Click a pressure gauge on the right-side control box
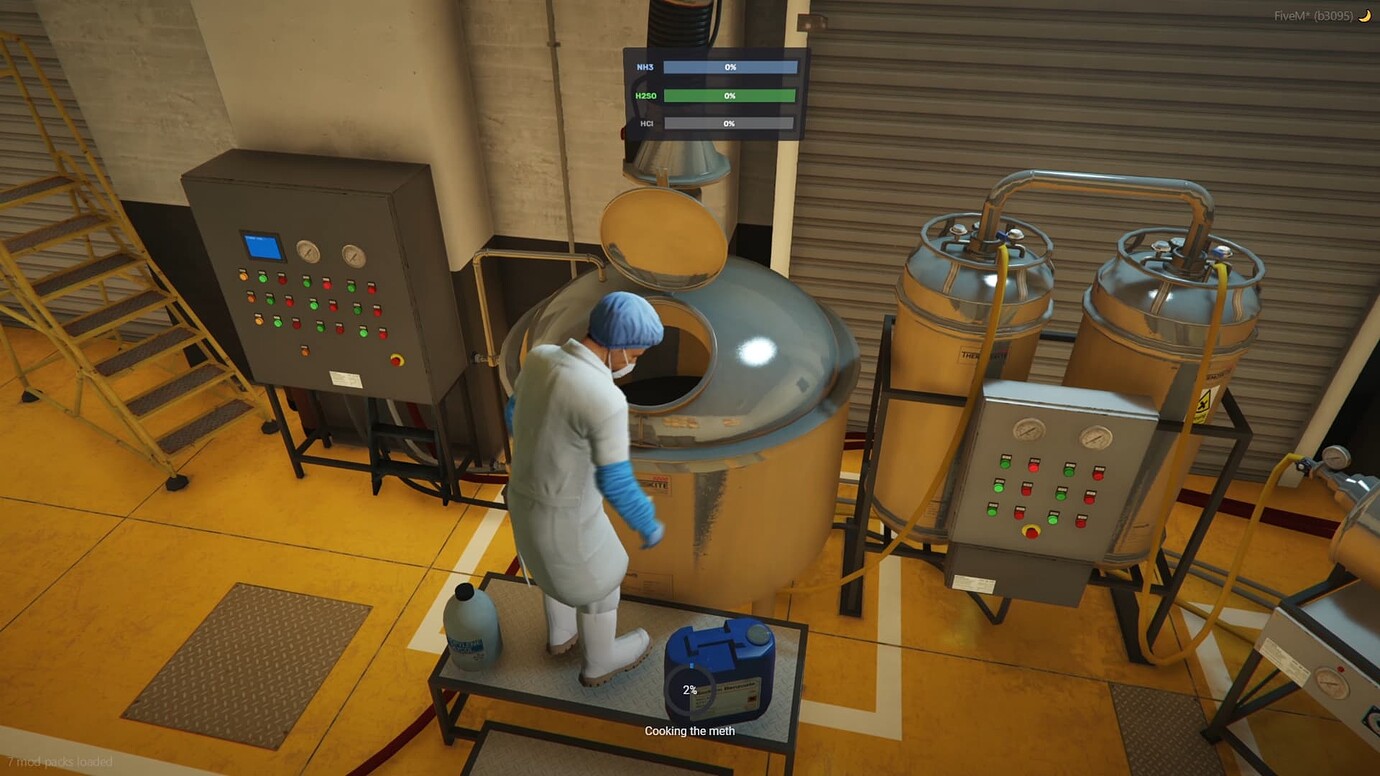Screen dimensions: 1380x776 pyautogui.click(x=1028, y=432)
